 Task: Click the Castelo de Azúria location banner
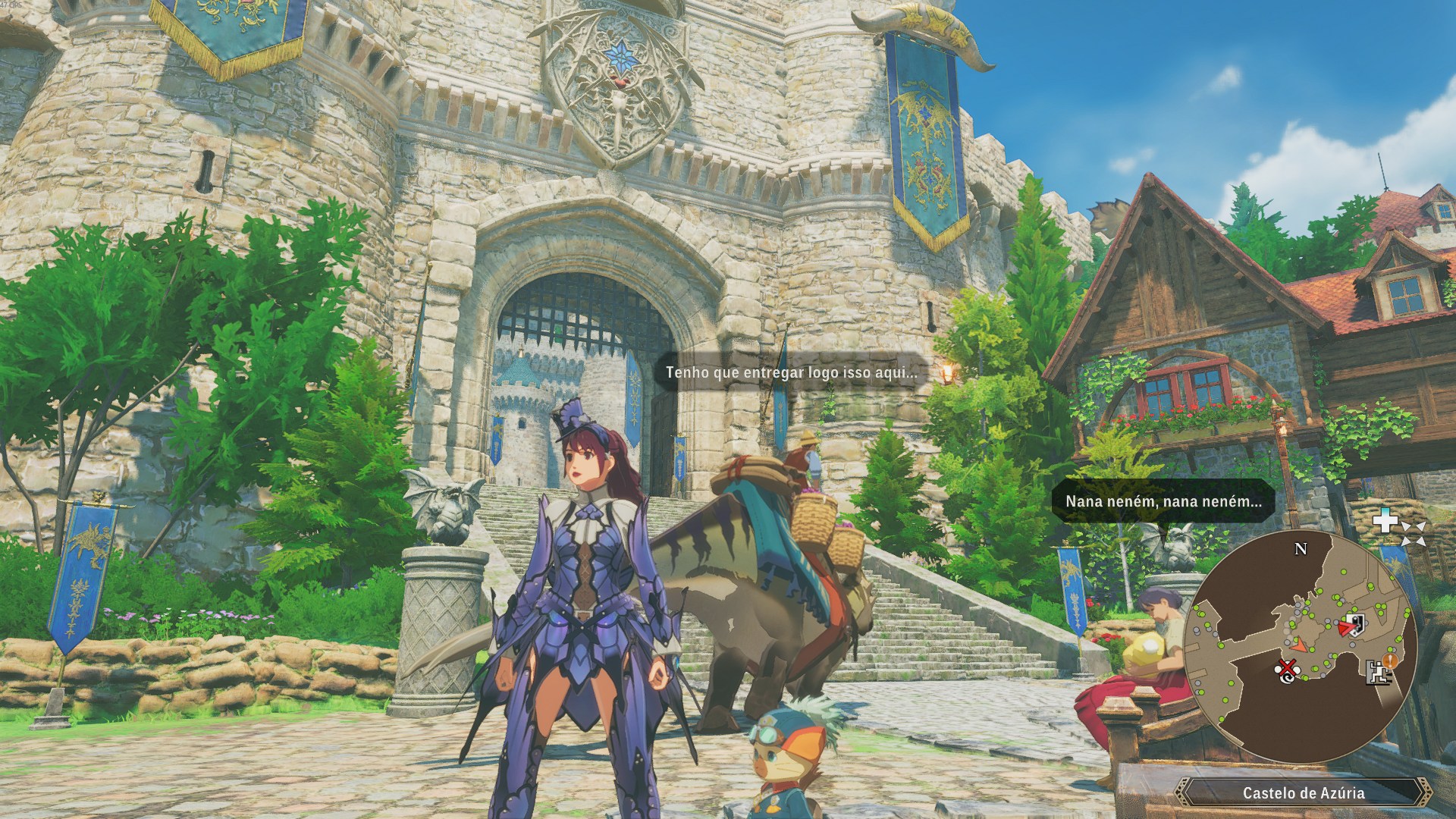point(1303,793)
